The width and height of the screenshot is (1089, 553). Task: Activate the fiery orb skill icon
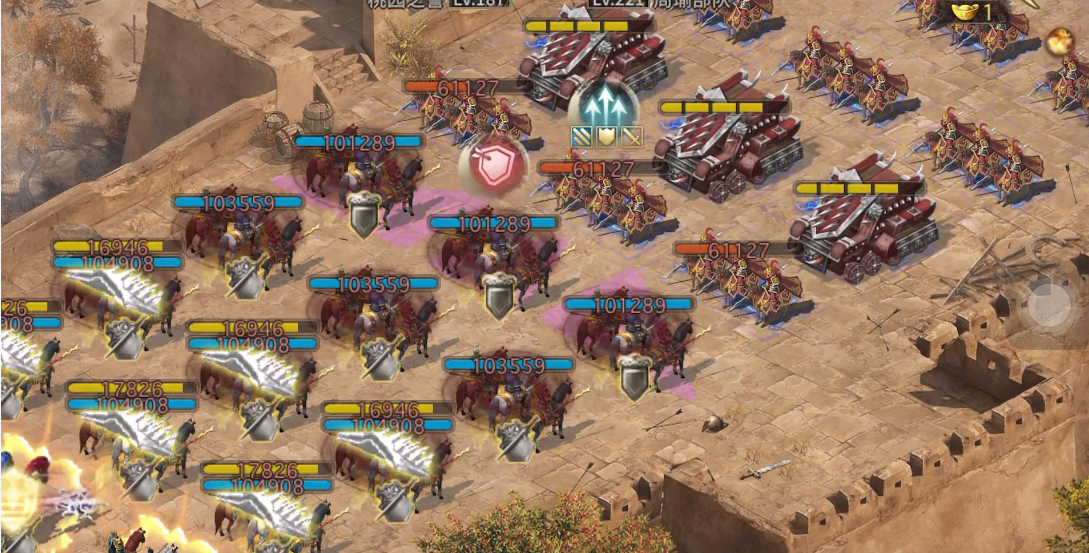pos(1059,43)
